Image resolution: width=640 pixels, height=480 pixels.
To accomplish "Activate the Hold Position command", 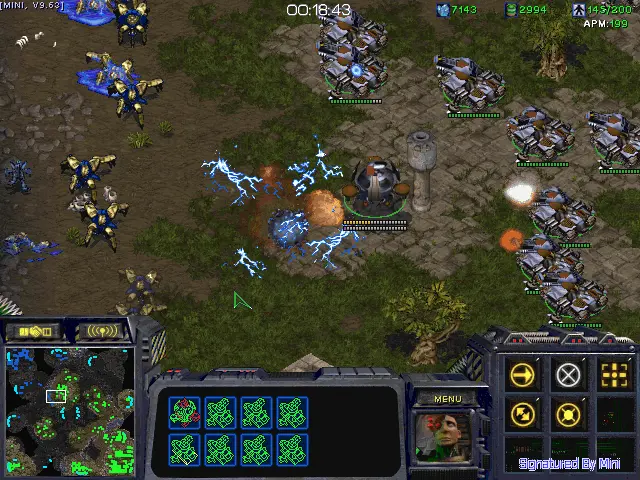I will coord(568,412).
